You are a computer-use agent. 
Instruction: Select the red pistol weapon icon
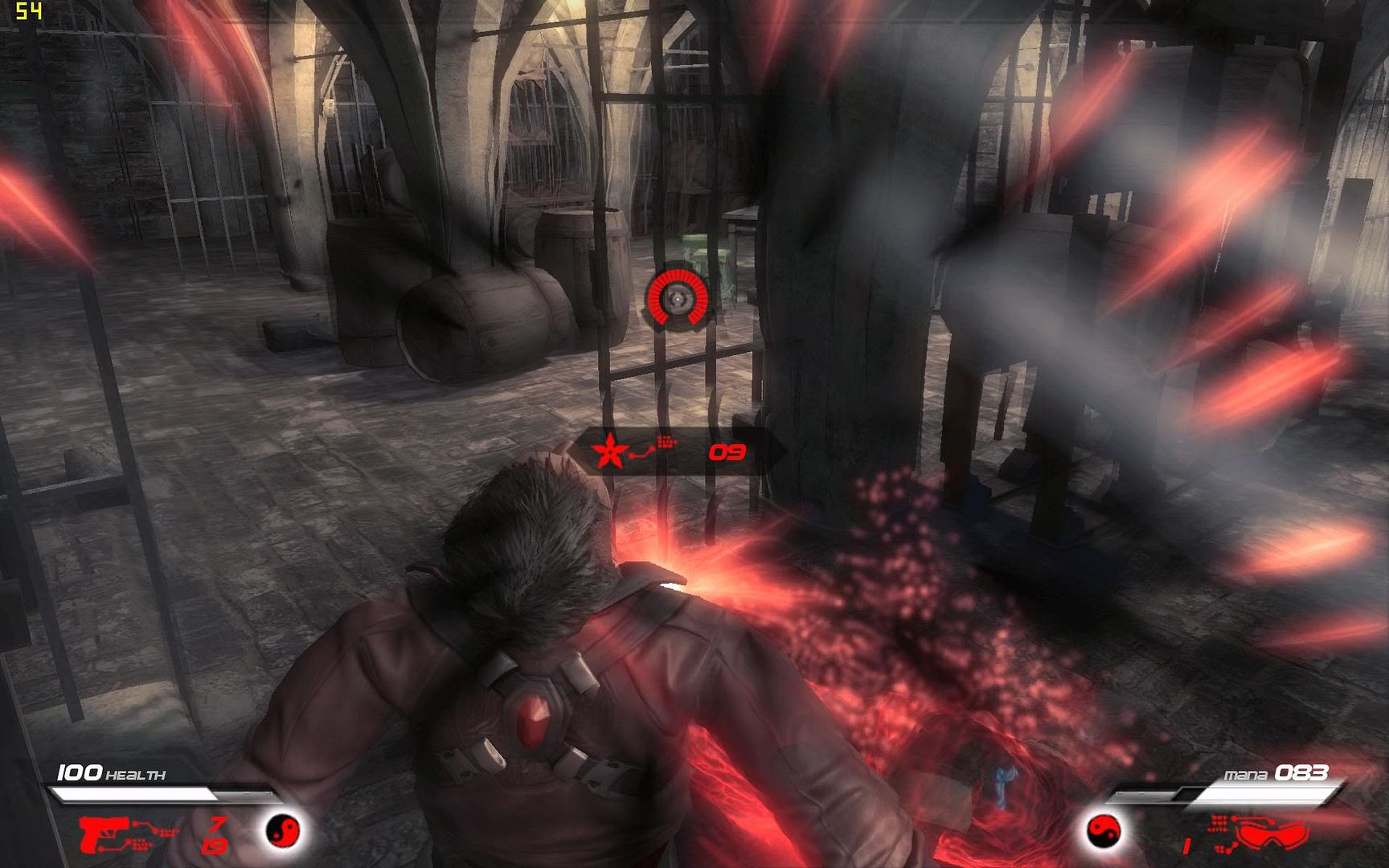[102, 833]
